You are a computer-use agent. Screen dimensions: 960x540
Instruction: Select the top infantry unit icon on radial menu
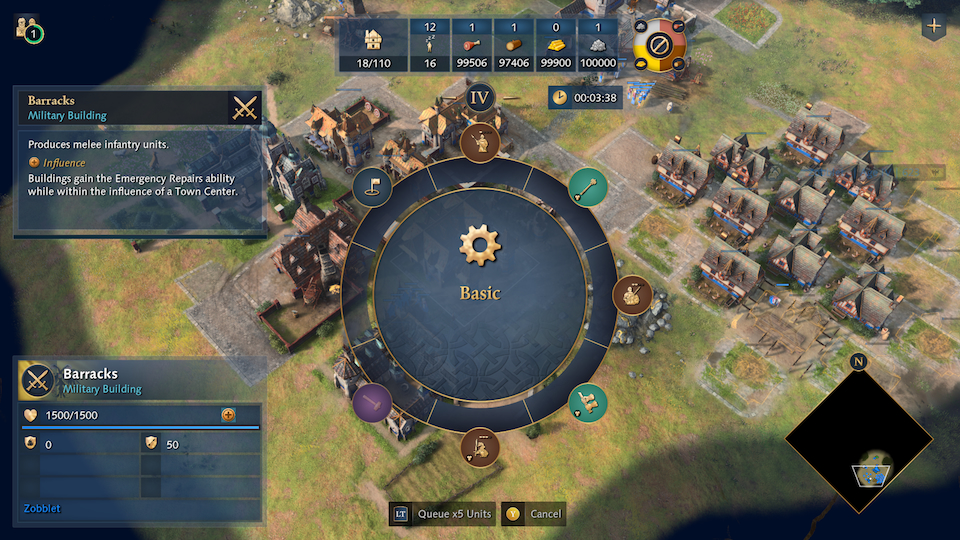481,142
